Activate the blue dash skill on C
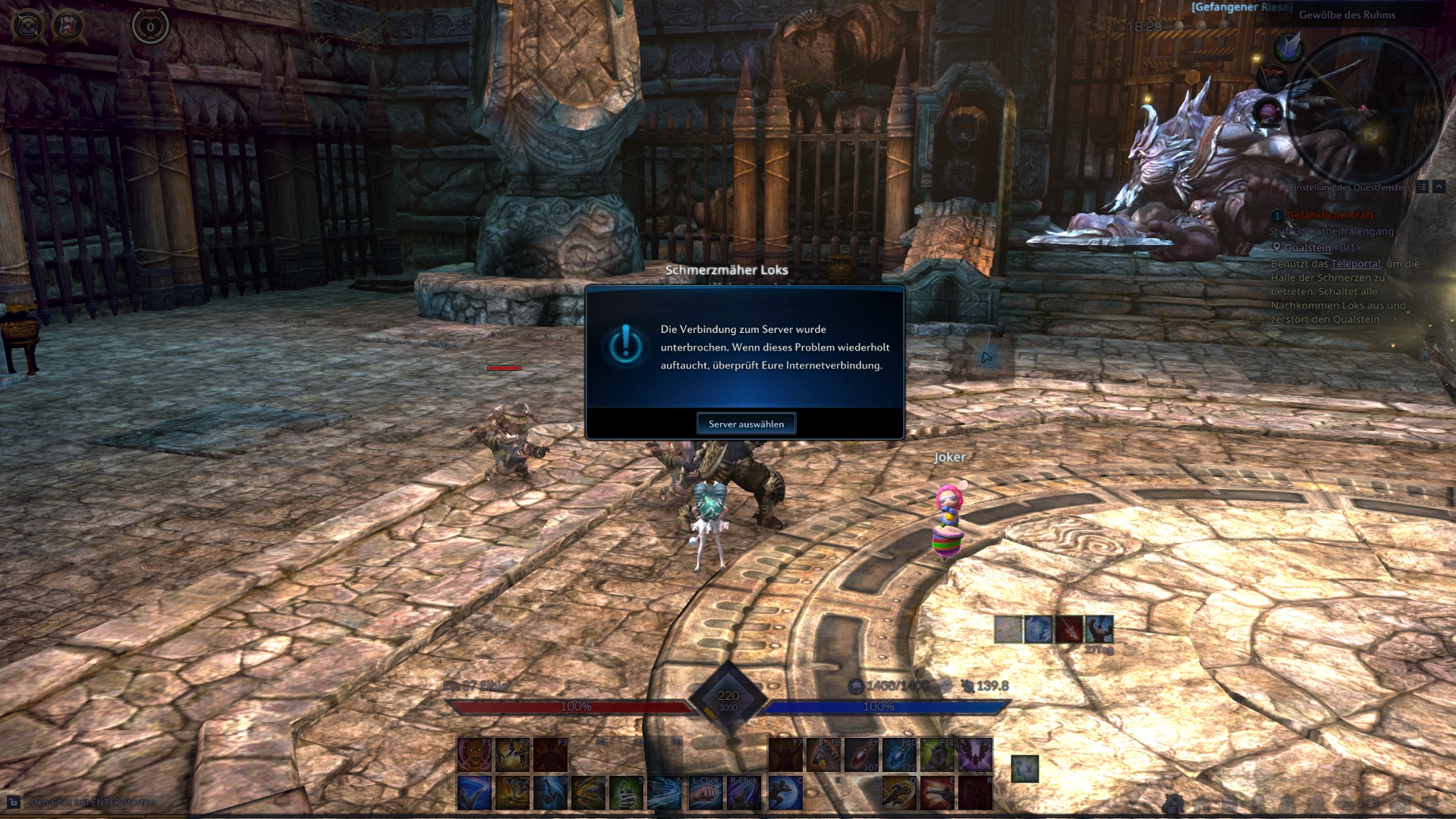This screenshot has width=1456, height=819. click(x=785, y=792)
